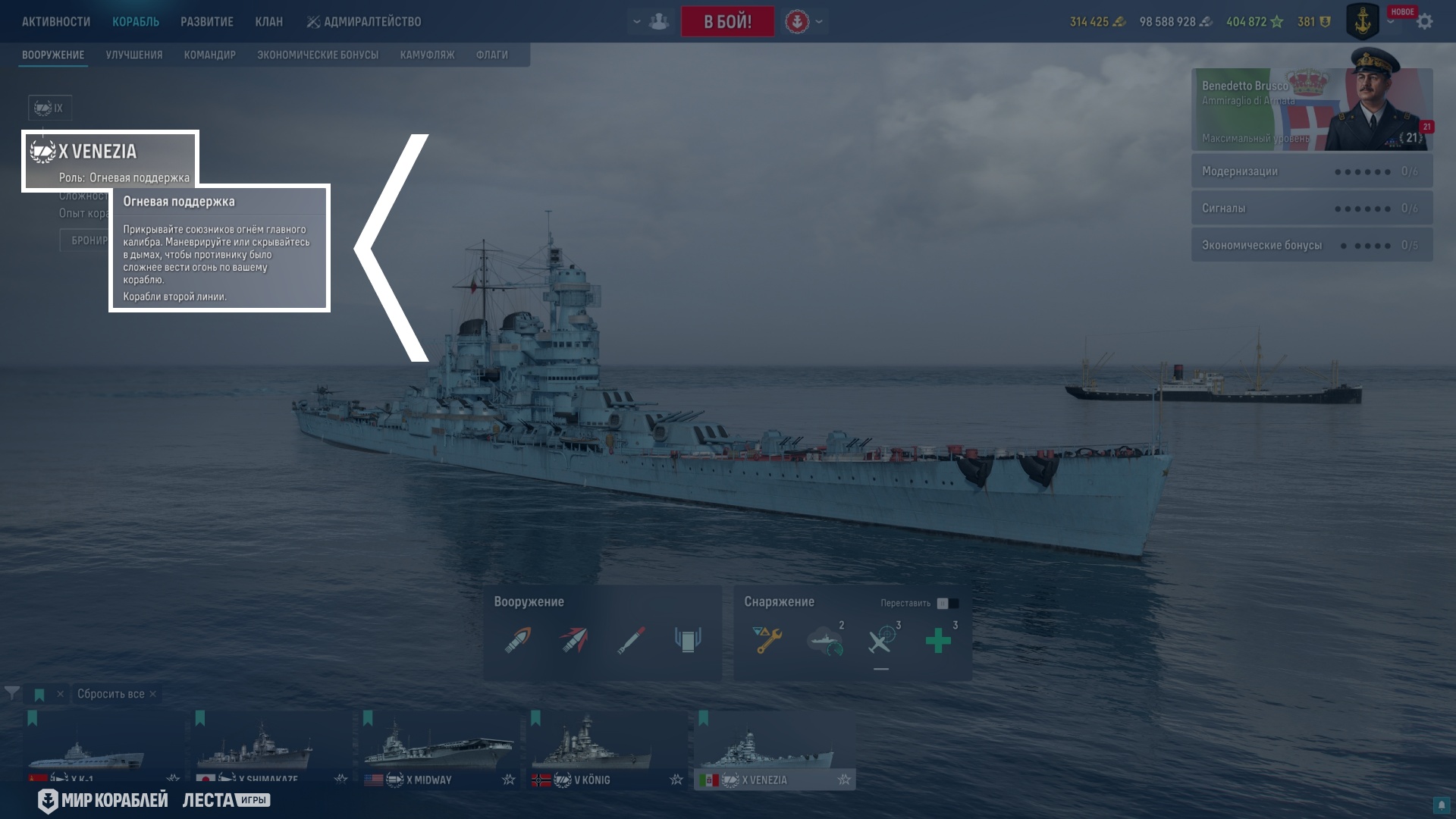Switch to the Улучшения tab
Image resolution: width=1456 pixels, height=819 pixels.
click(x=134, y=55)
